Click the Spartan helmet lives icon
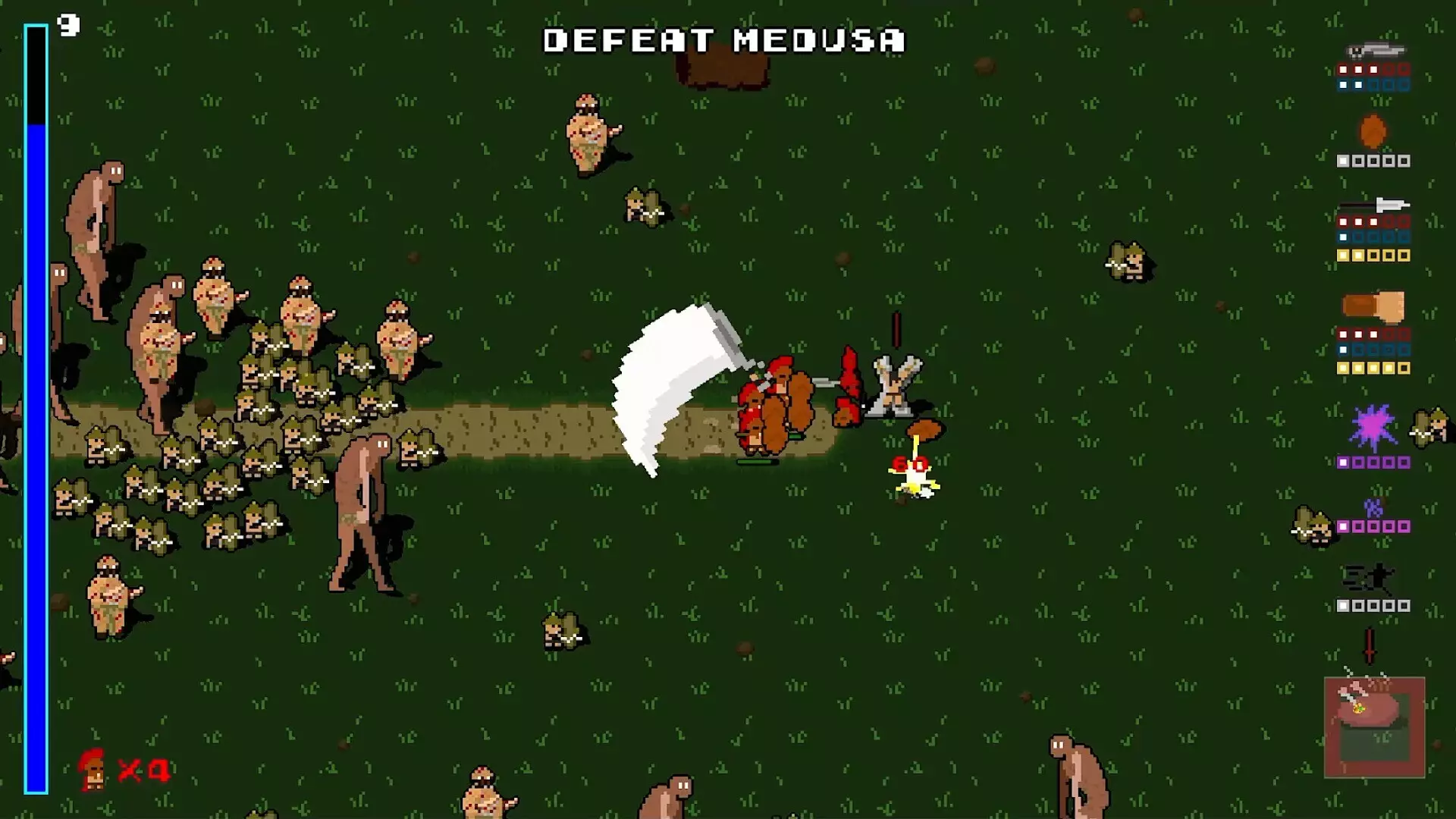The height and width of the screenshot is (819, 1456). pyautogui.click(x=93, y=769)
